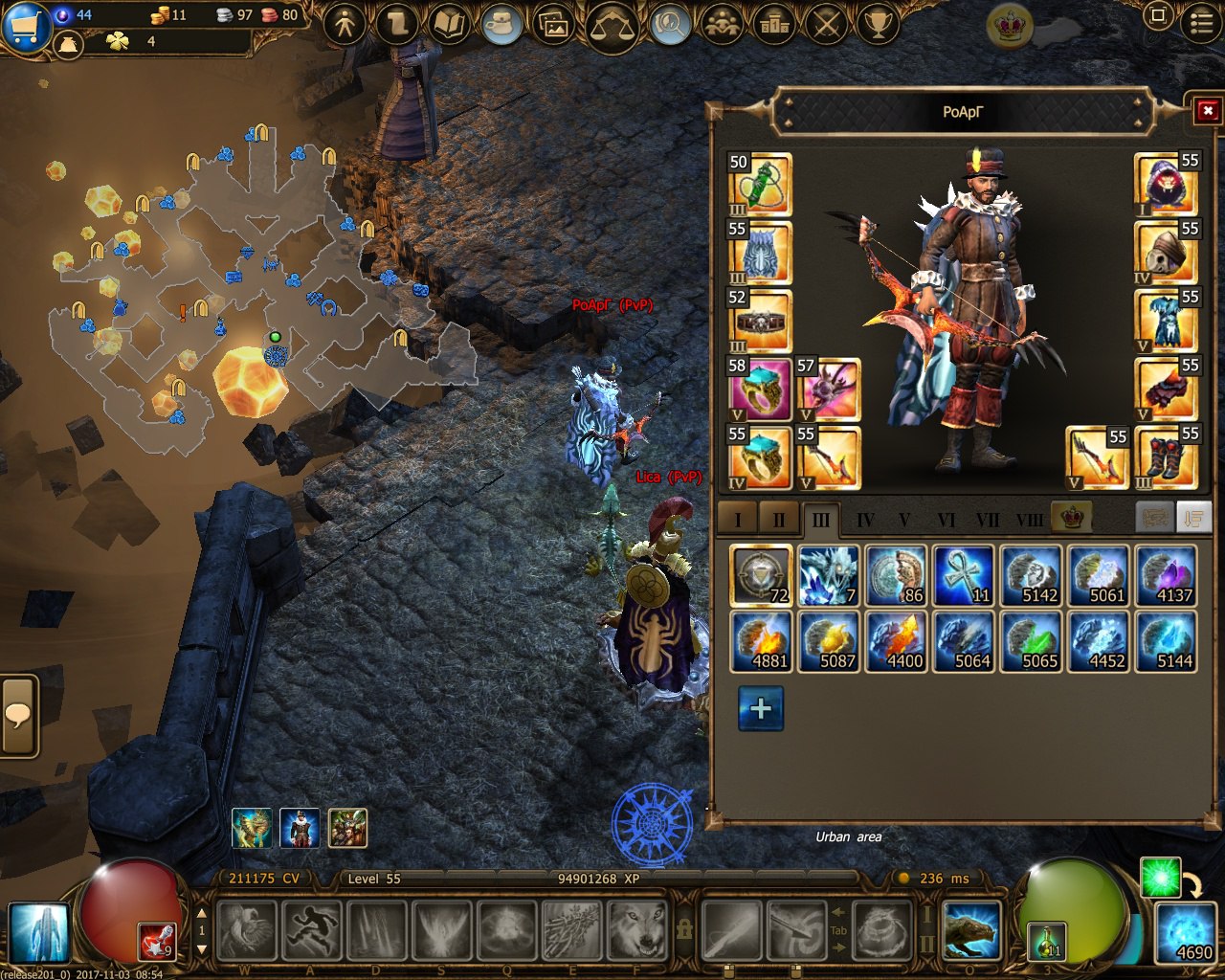Toggle fullscreen with the square window button
Viewport: 1225px width, 980px height.
1157,16
